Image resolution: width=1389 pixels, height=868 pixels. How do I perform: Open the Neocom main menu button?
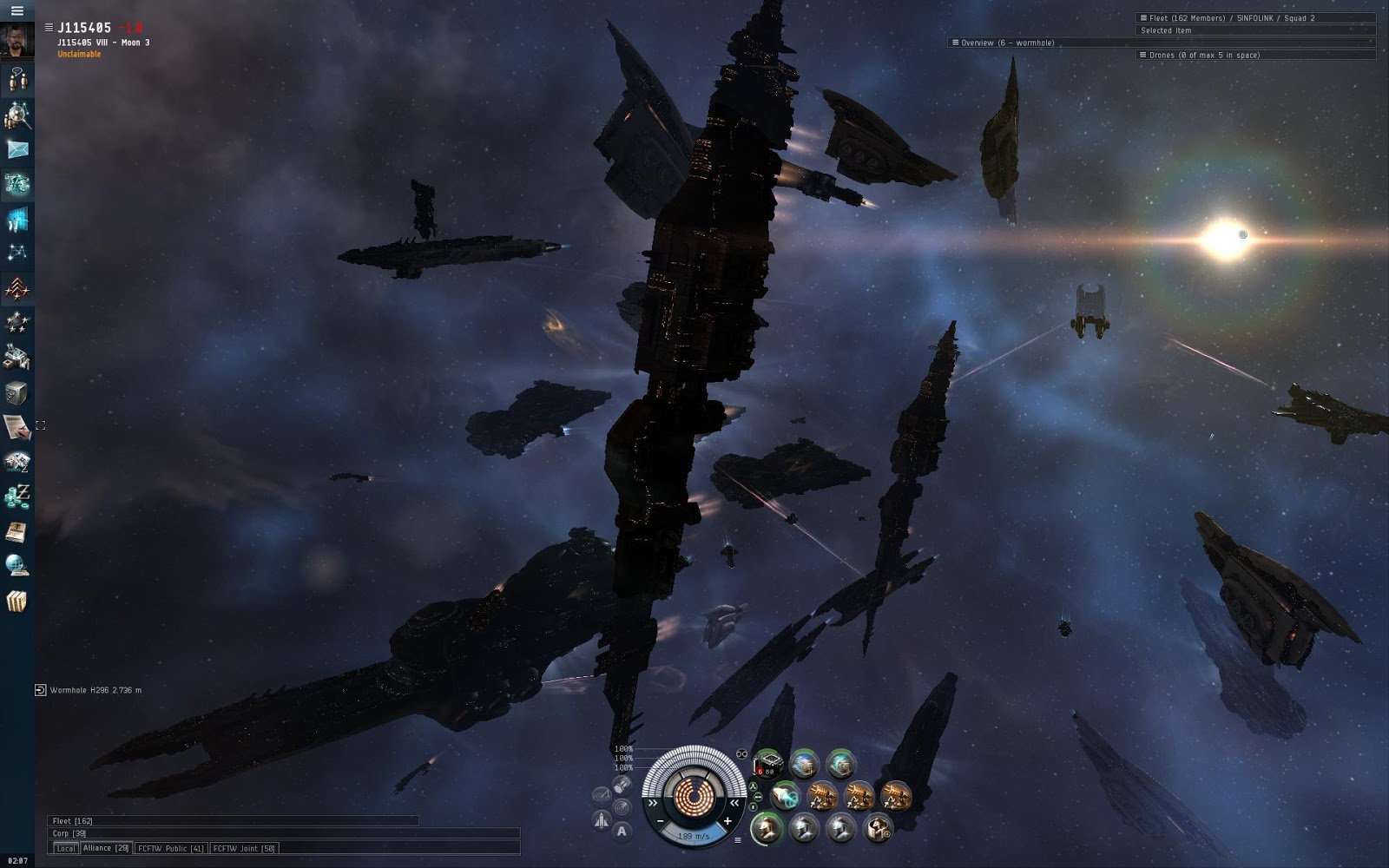16,10
